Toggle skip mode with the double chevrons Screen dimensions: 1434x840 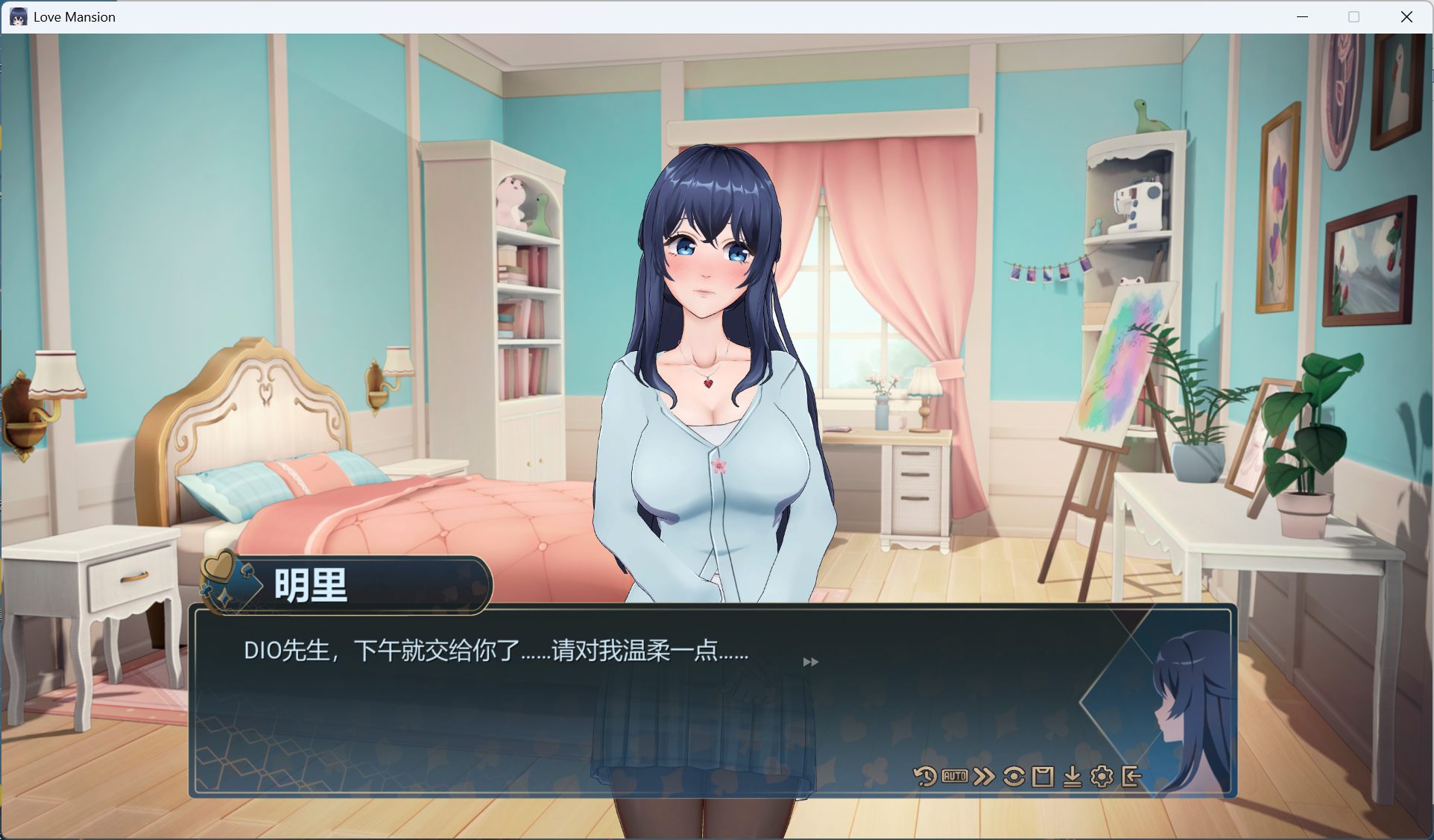[984, 775]
